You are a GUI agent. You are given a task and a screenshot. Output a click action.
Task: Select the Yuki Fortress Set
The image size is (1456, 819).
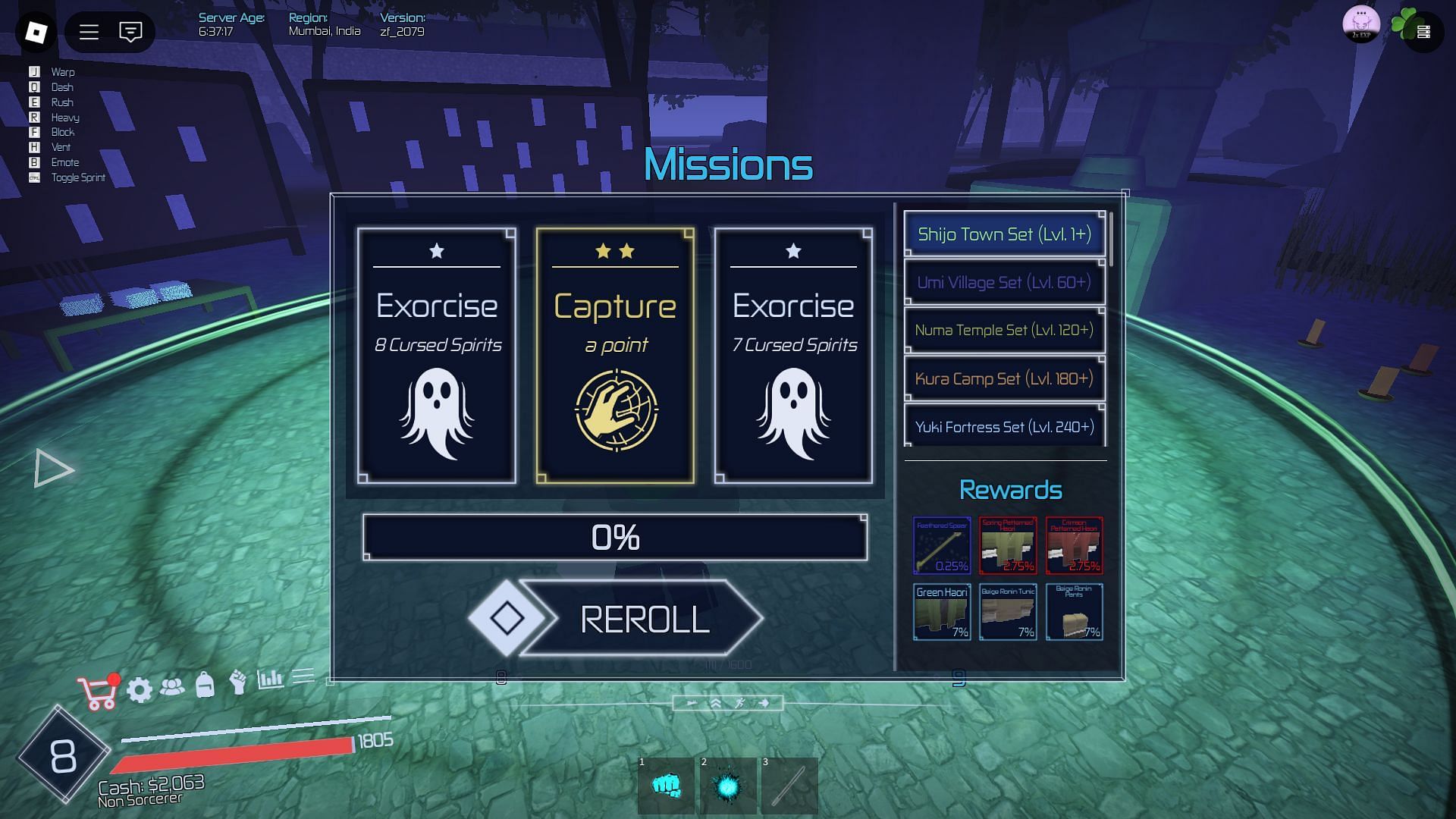click(1004, 427)
